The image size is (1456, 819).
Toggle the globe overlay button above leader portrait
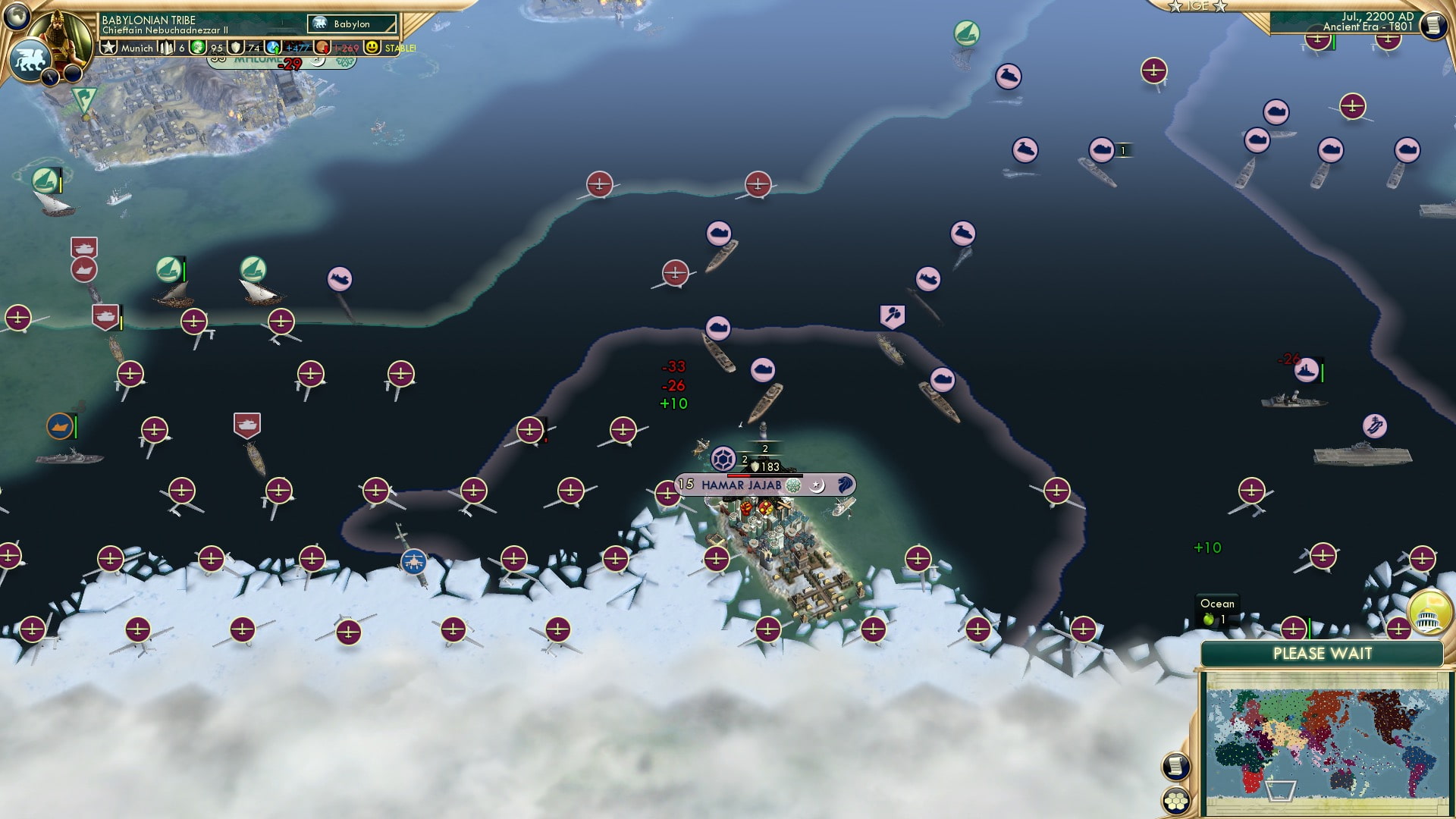click(x=17, y=18)
